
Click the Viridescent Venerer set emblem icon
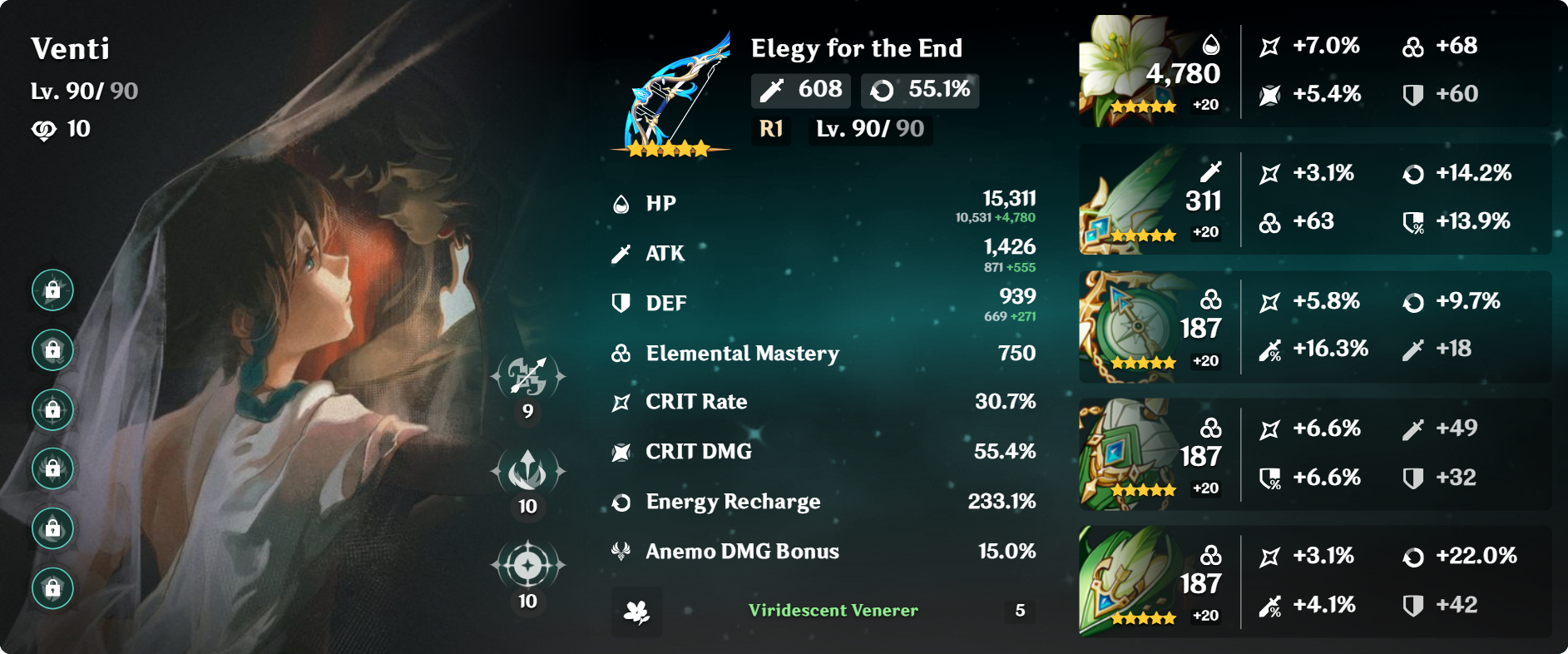[636, 612]
